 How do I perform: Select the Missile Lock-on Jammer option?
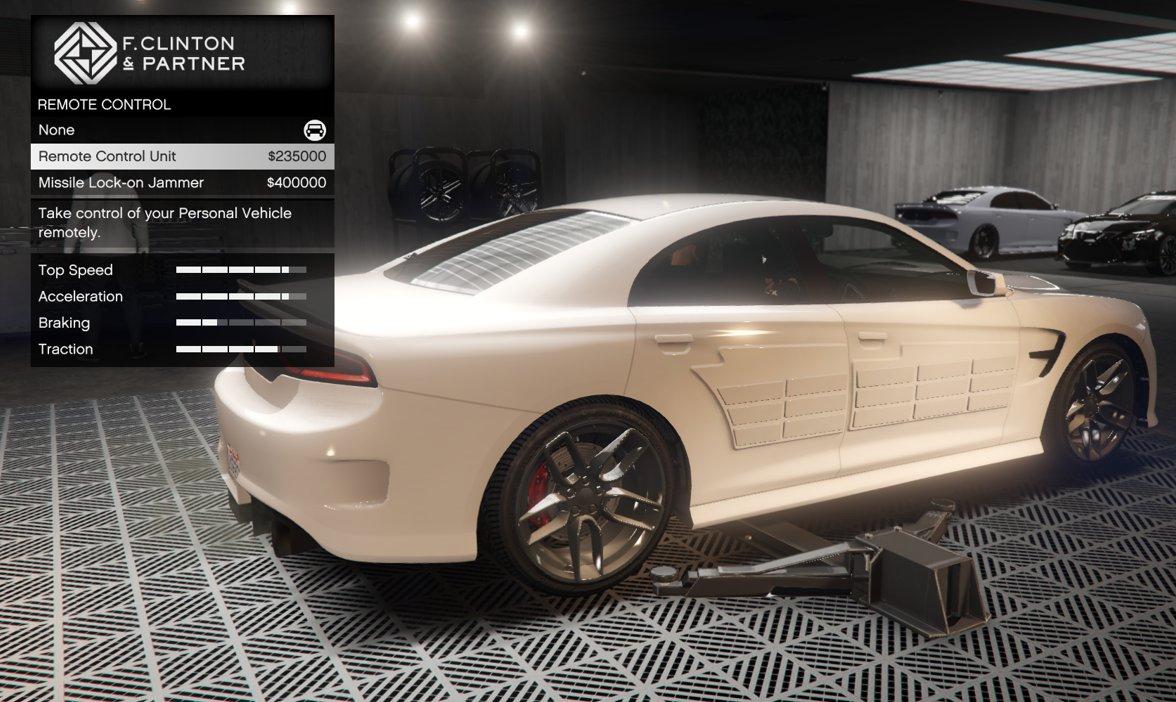(x=182, y=183)
